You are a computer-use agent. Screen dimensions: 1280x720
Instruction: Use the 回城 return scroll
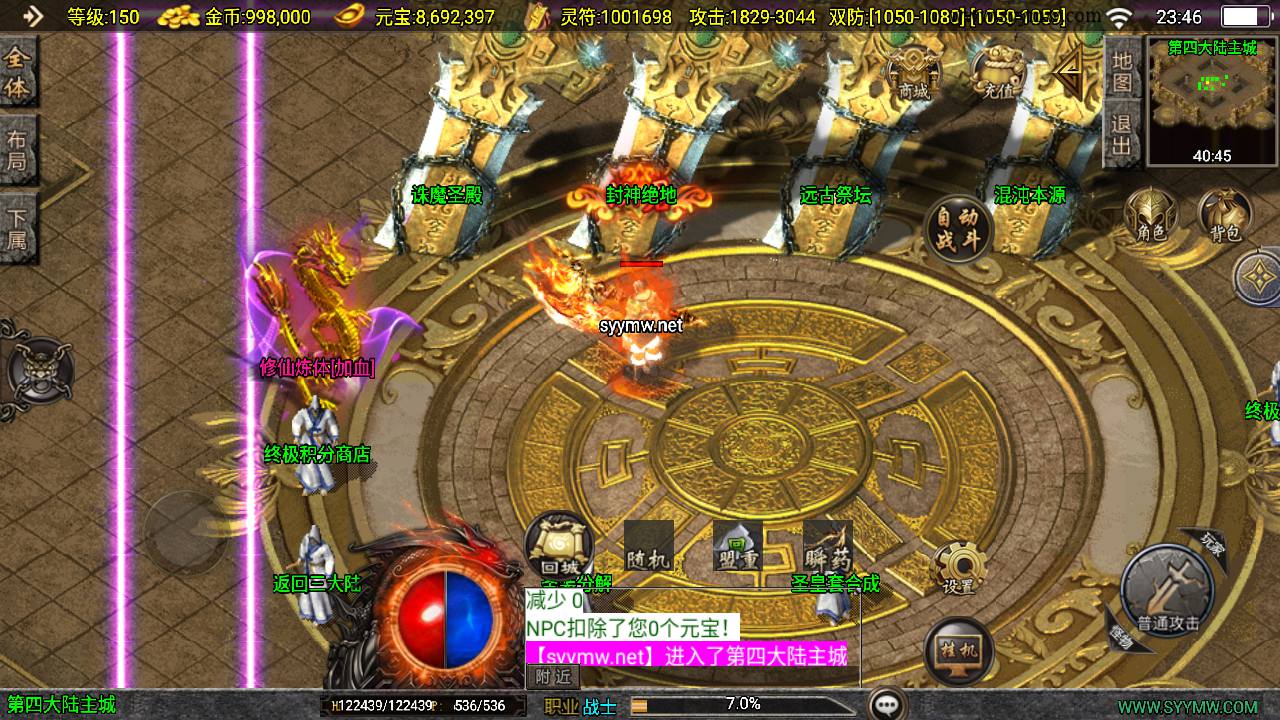[x=559, y=546]
